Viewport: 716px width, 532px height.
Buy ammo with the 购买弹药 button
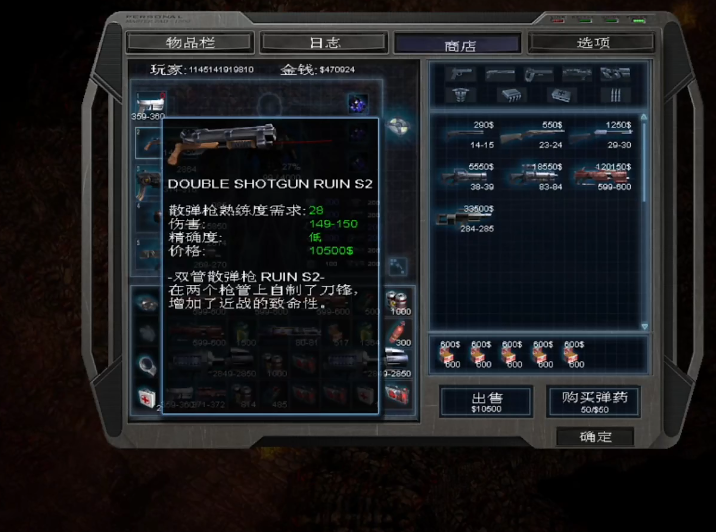(594, 402)
